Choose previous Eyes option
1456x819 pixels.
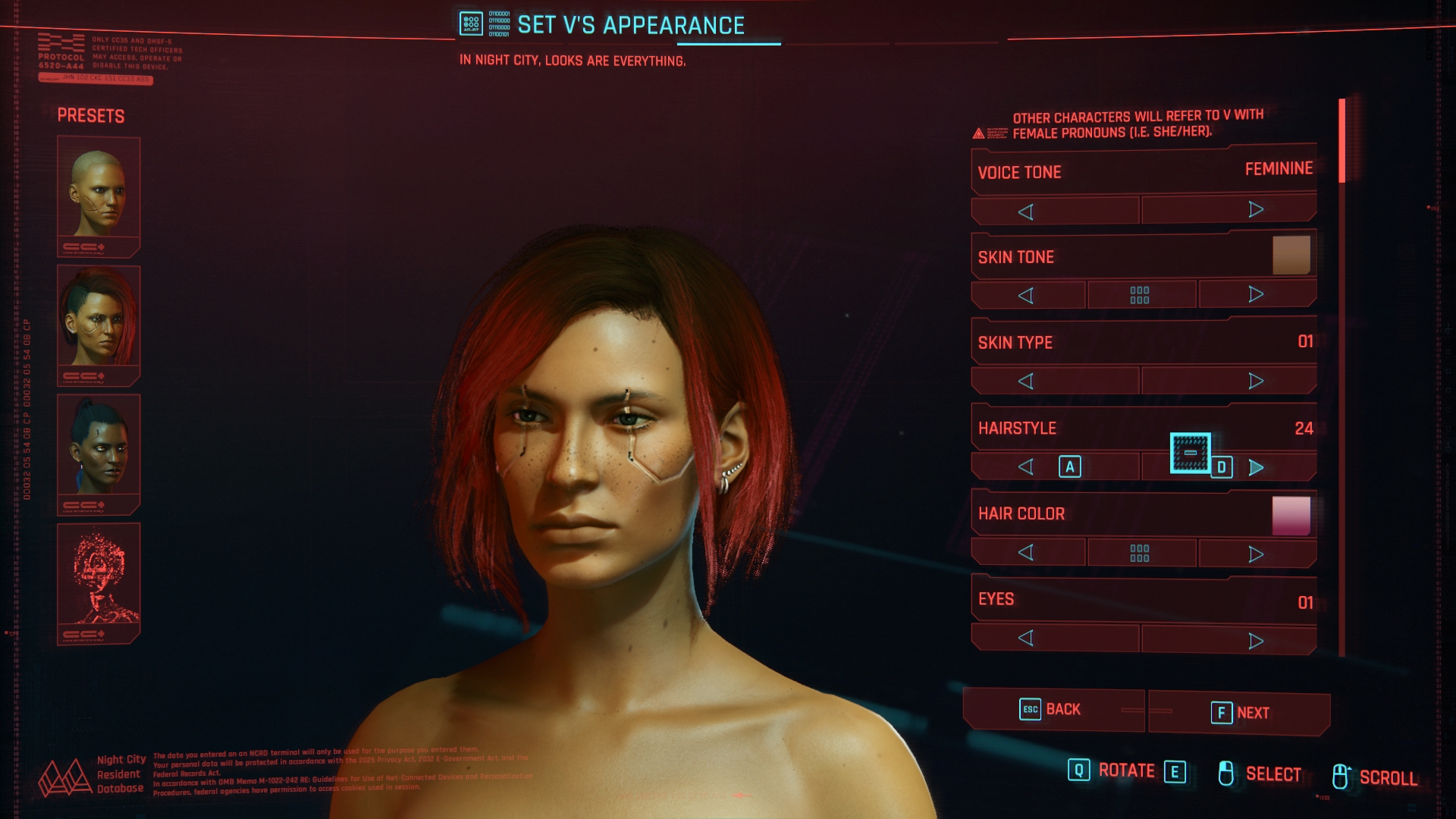tap(1026, 638)
